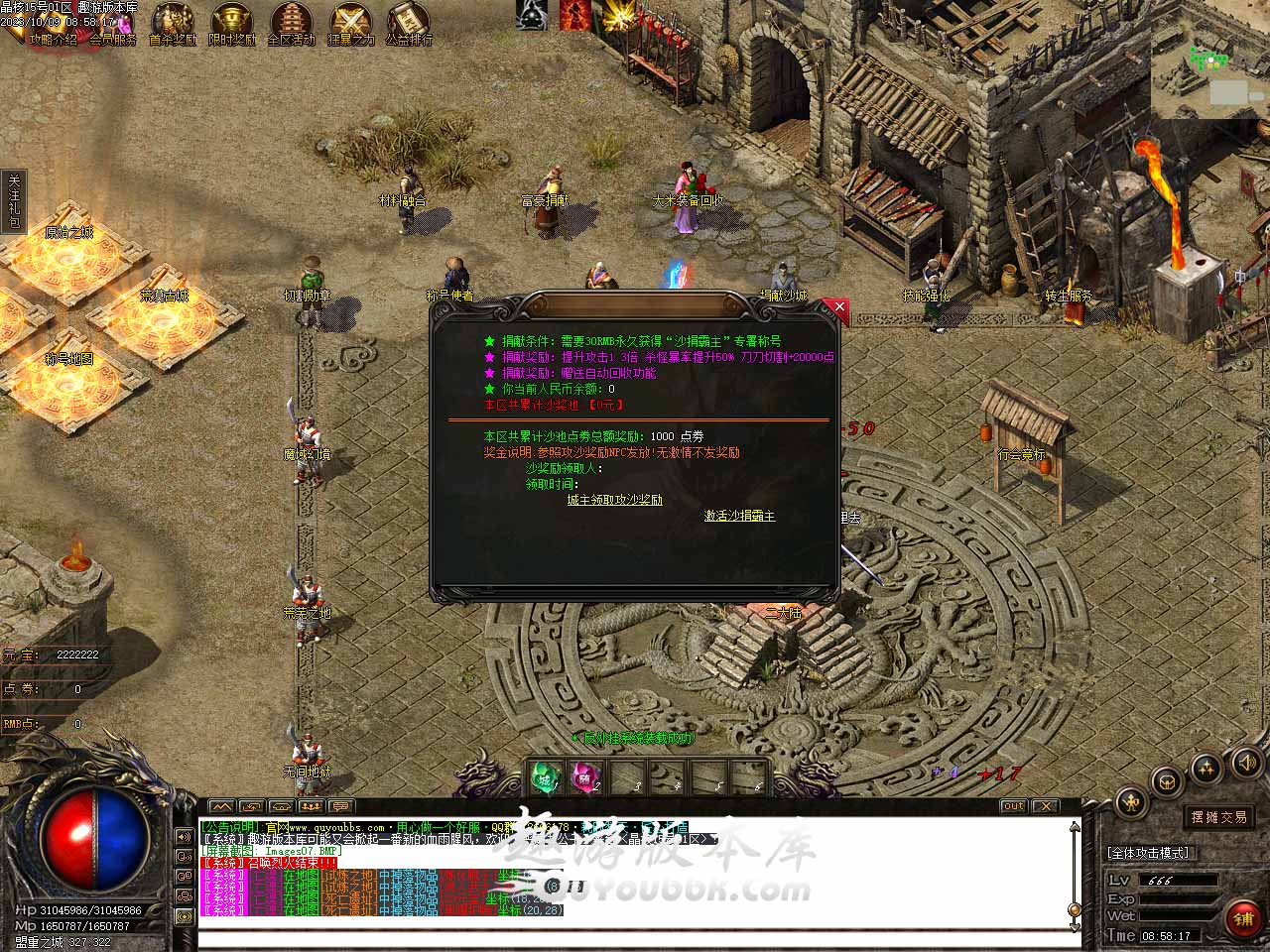Toggle the sound speaker icon
The height and width of the screenshot is (952, 1270).
(x=1246, y=763)
